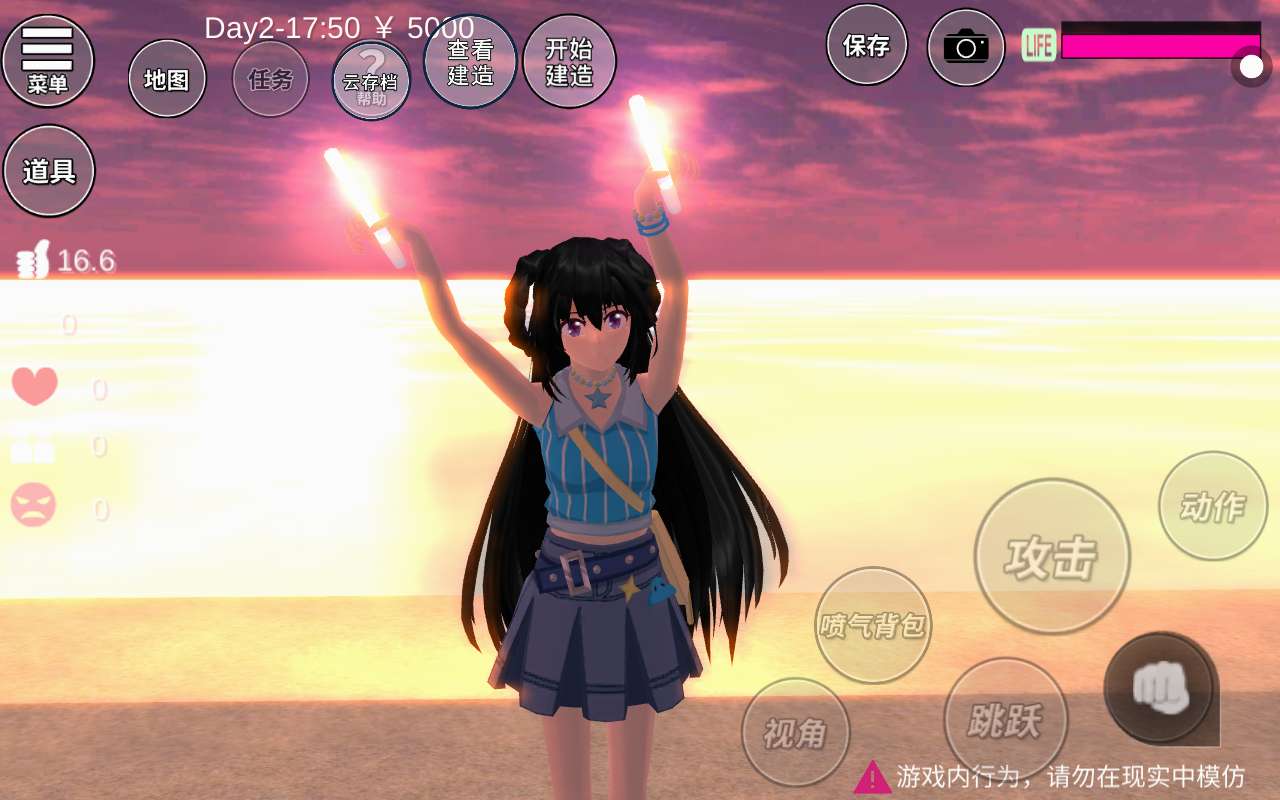This screenshot has width=1280, height=800.
Task: Open the 道具 items menu
Action: pos(49,171)
